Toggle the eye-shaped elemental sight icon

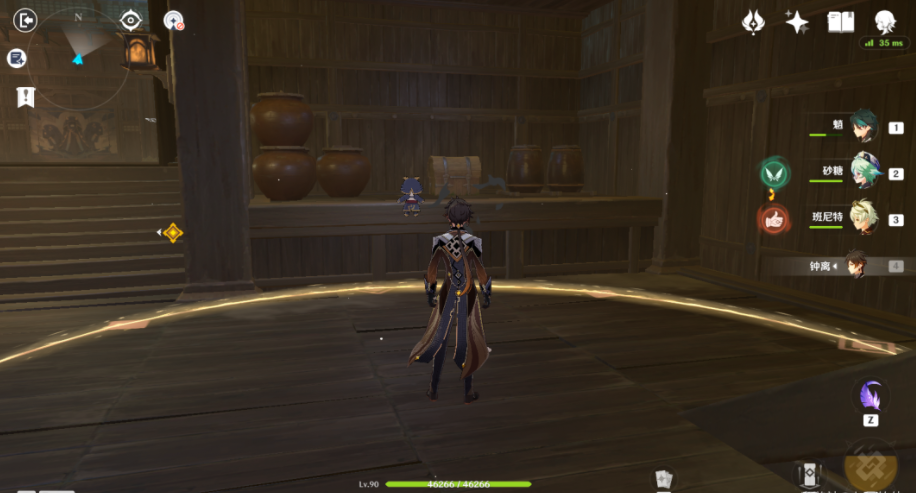pos(131,20)
